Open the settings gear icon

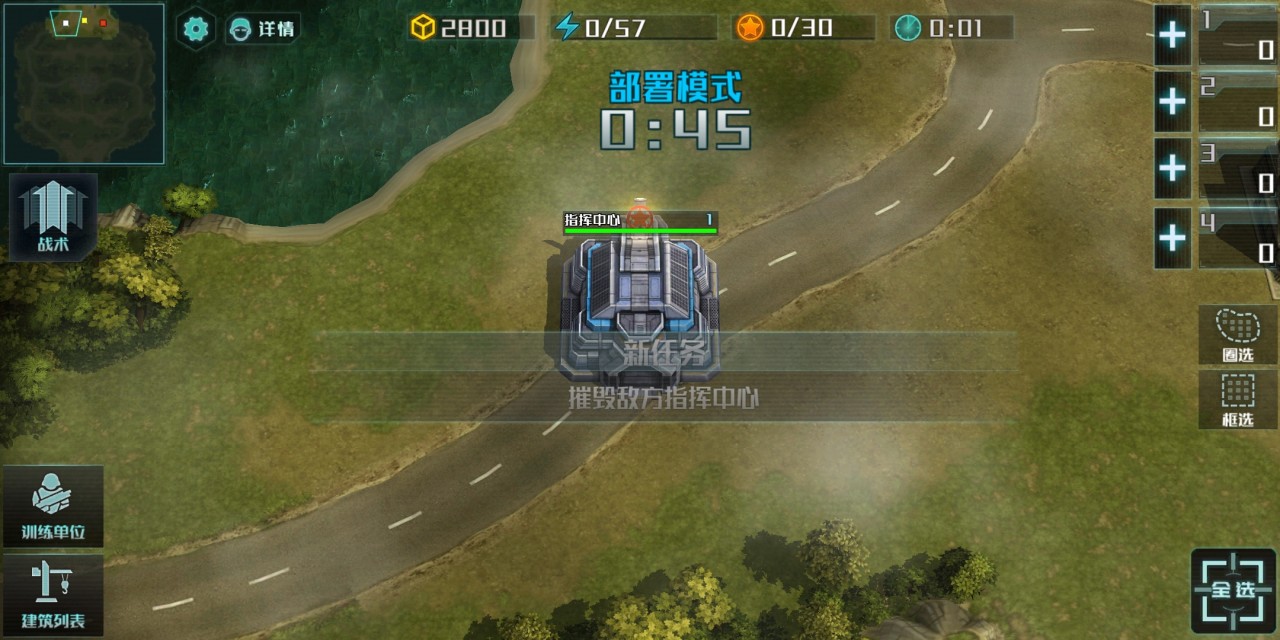[196, 29]
